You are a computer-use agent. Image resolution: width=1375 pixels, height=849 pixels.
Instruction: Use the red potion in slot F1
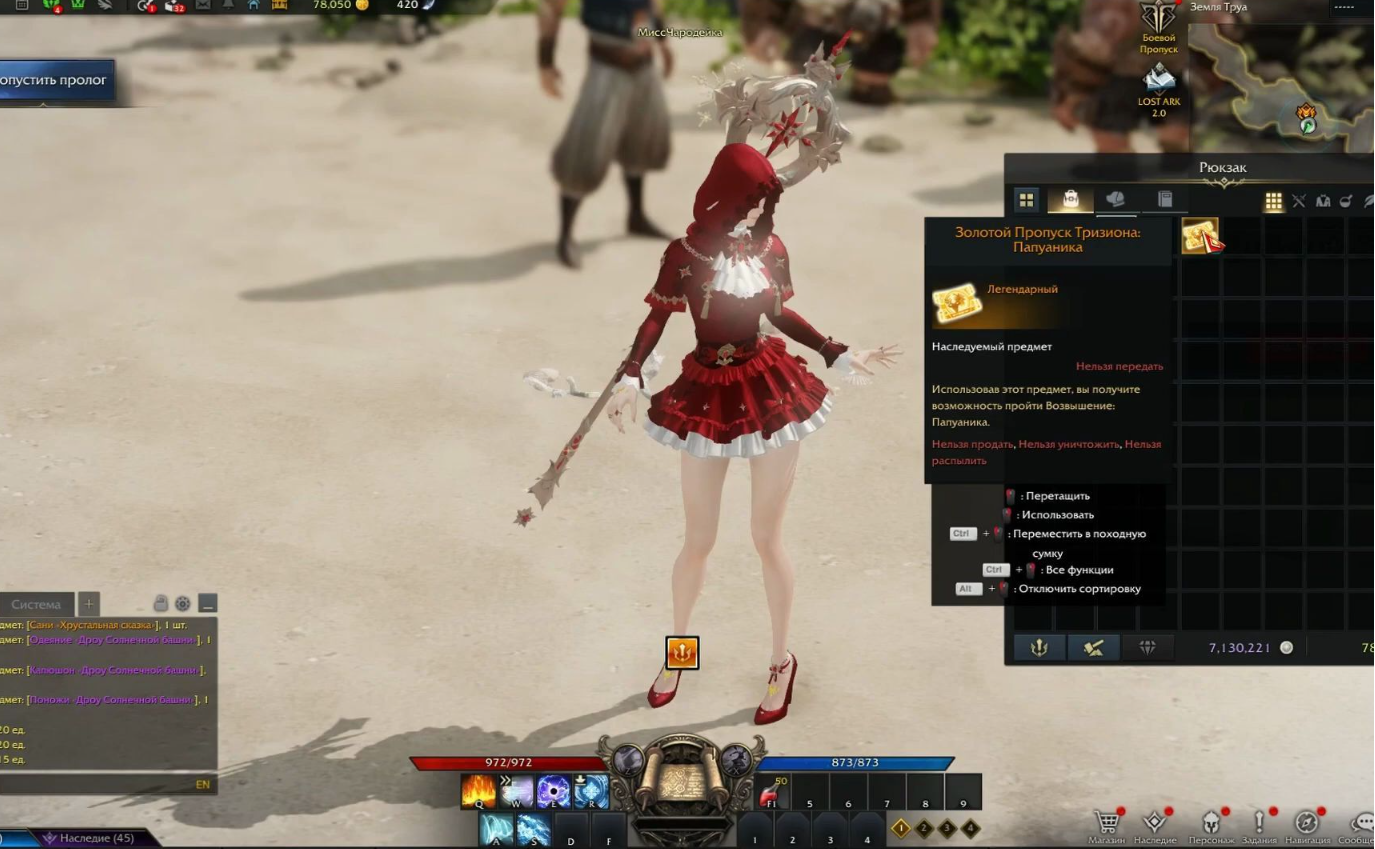pos(771,791)
